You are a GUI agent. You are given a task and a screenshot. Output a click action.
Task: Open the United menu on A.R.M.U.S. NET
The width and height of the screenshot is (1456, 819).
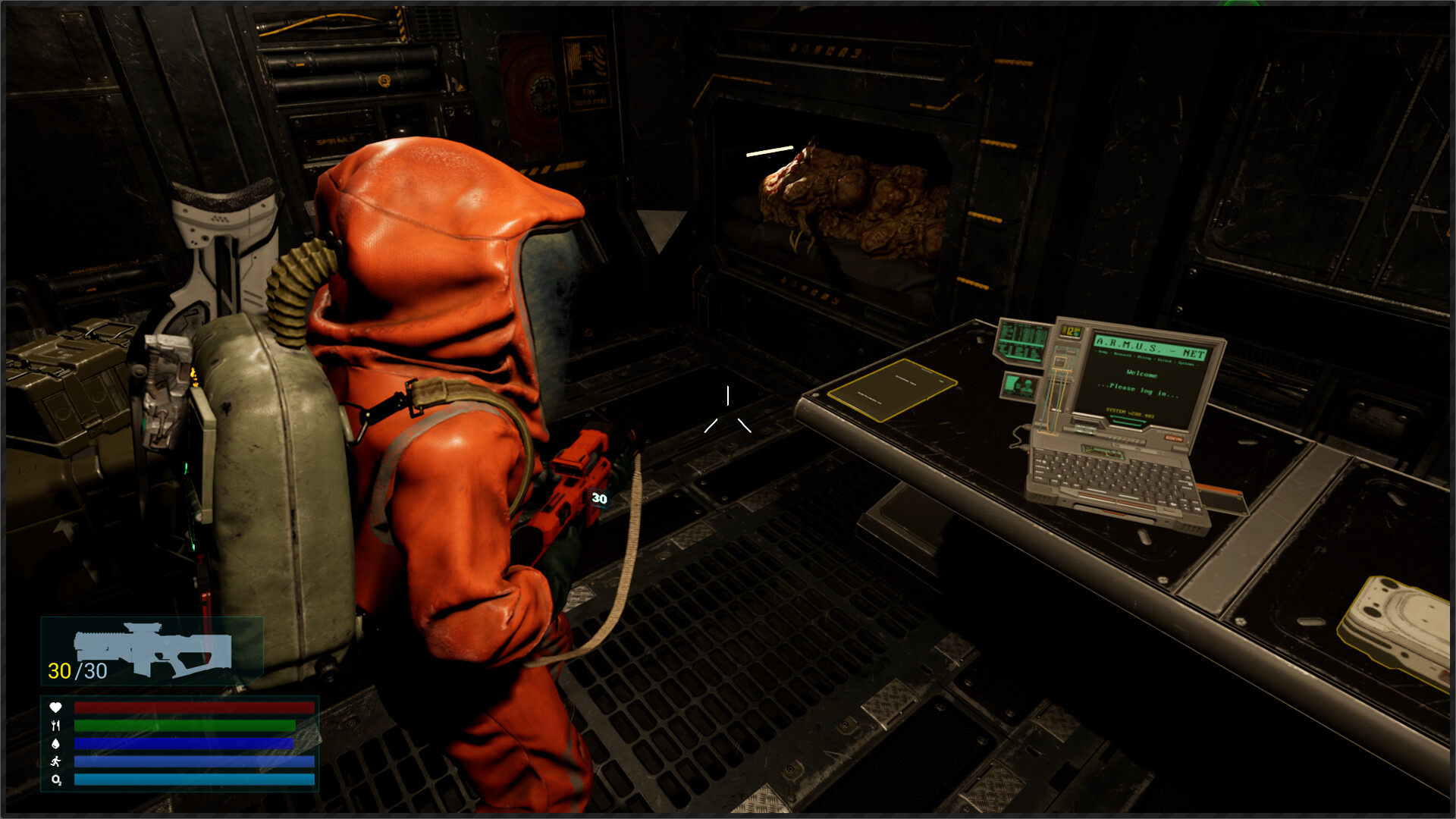[1166, 360]
